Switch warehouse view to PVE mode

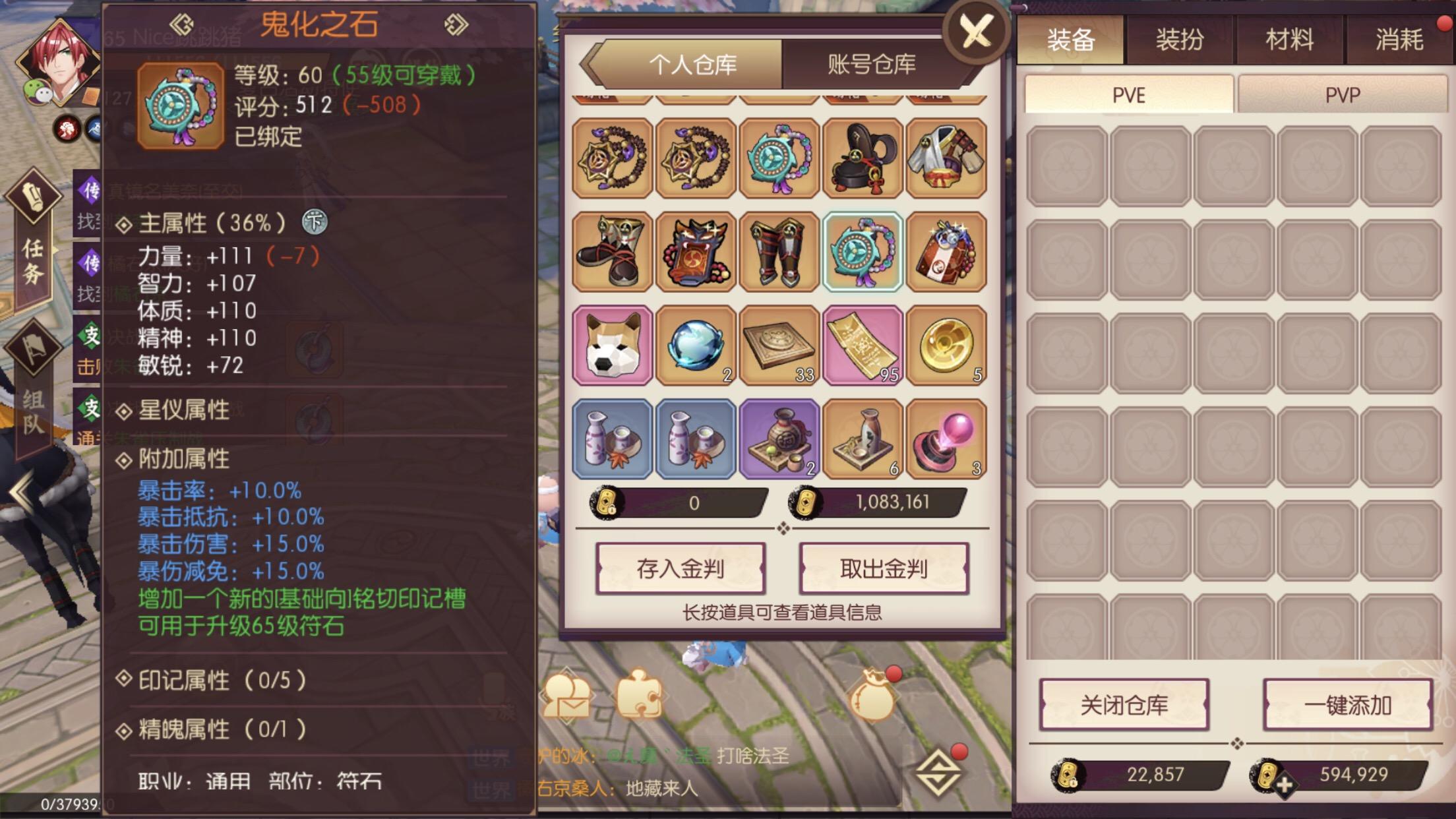1129,94
